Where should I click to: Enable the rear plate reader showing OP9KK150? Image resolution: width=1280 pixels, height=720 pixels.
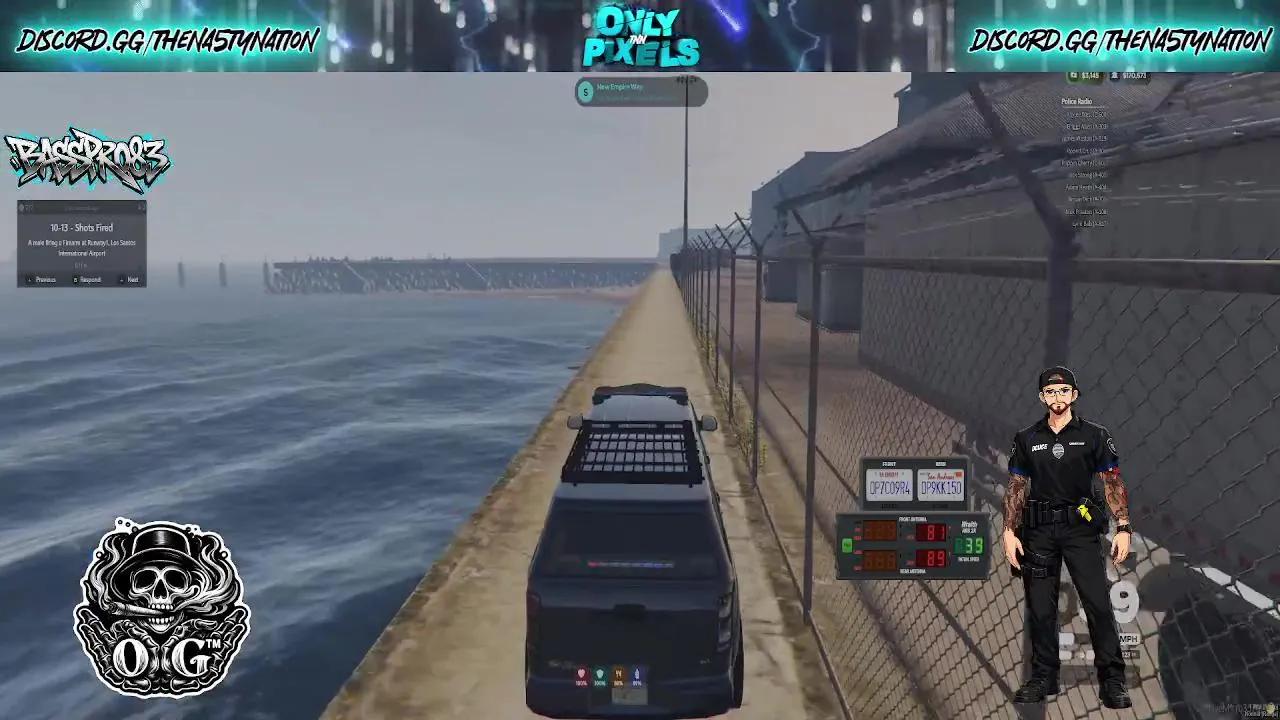pos(941,486)
